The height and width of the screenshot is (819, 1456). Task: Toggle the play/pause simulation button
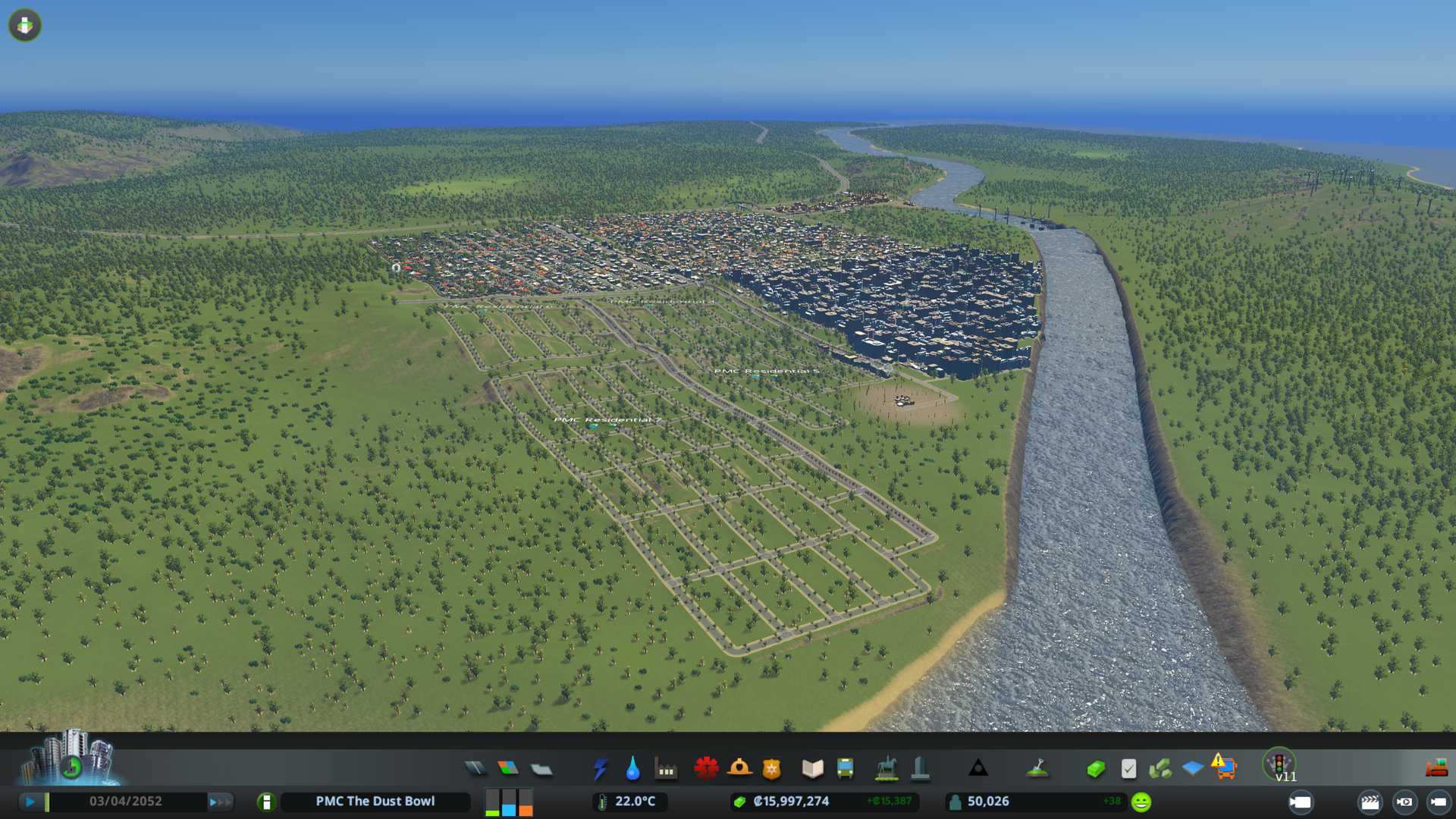pyautogui.click(x=30, y=802)
